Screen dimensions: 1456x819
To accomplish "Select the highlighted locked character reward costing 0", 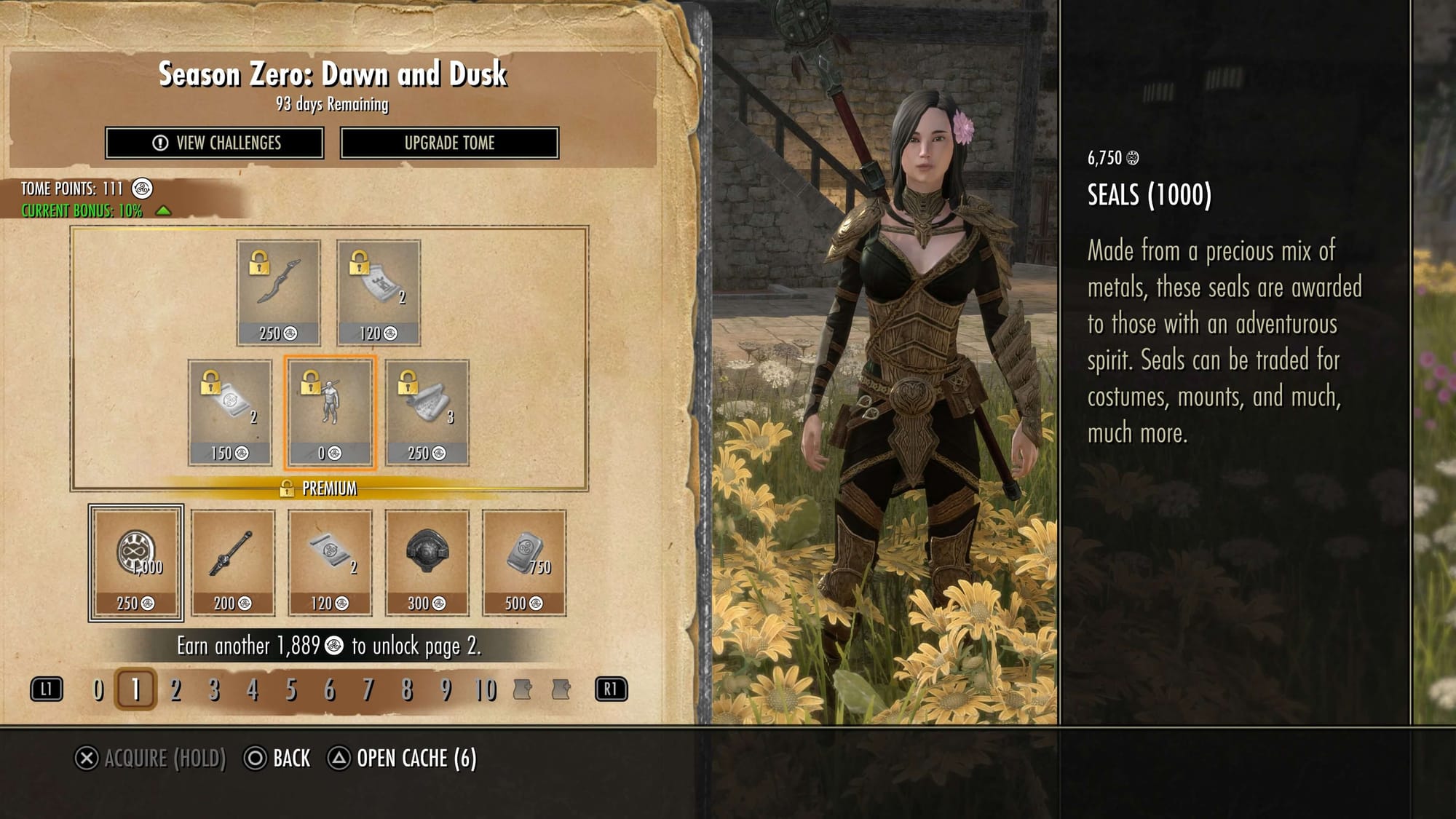I will pos(331,413).
